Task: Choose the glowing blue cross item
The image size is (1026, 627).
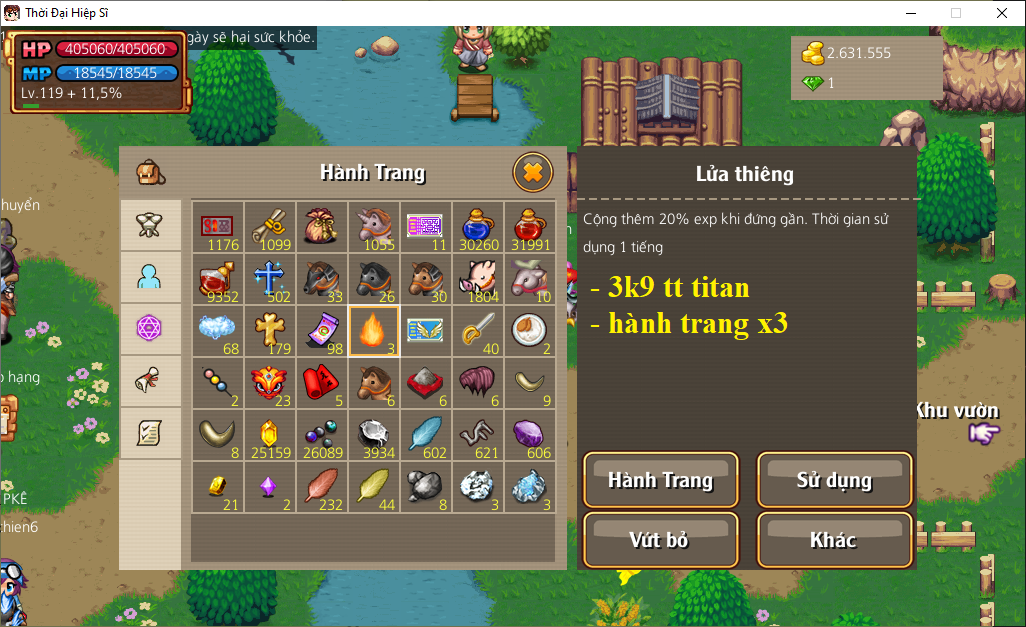Action: click(269, 279)
